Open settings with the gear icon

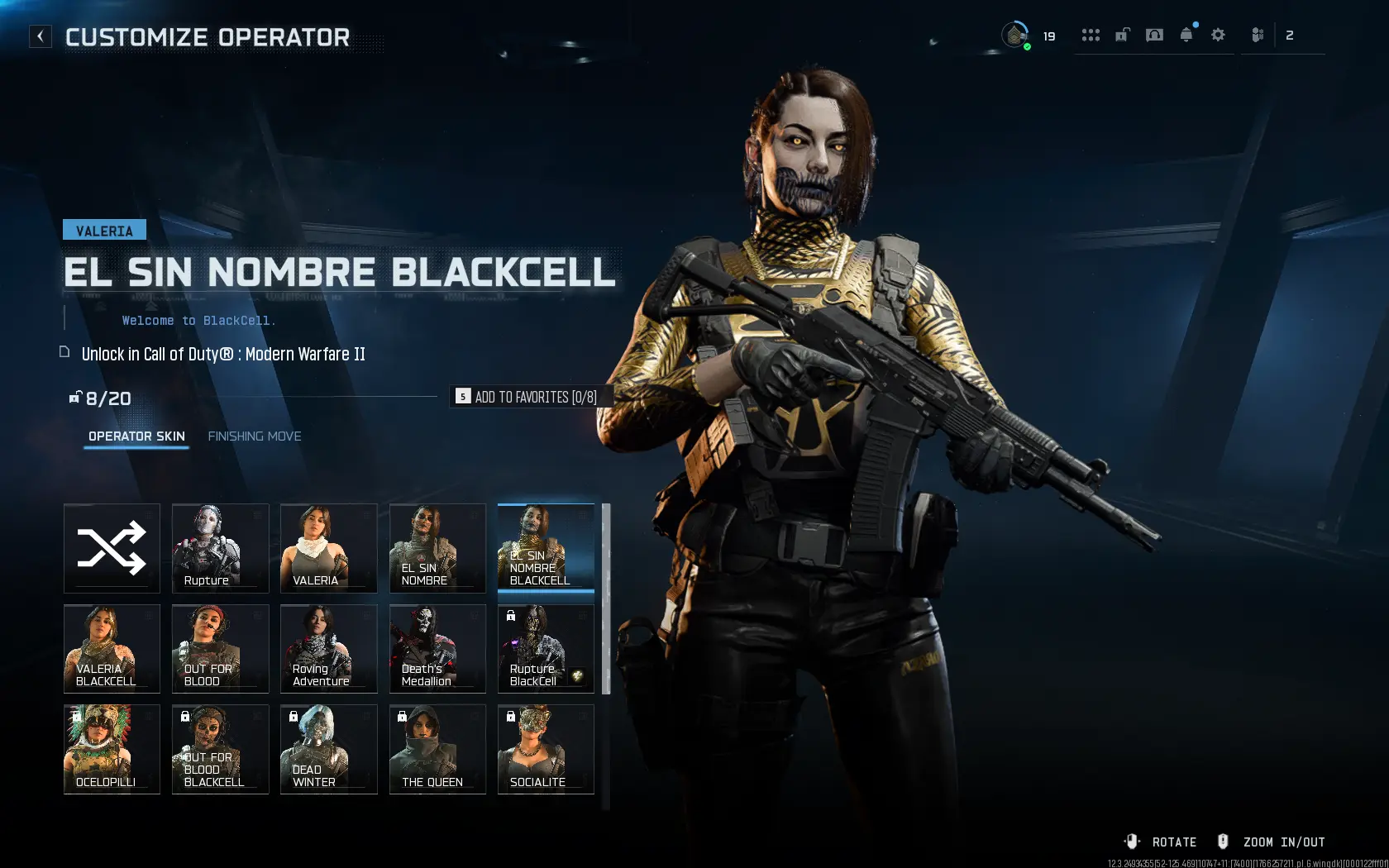coord(1217,35)
